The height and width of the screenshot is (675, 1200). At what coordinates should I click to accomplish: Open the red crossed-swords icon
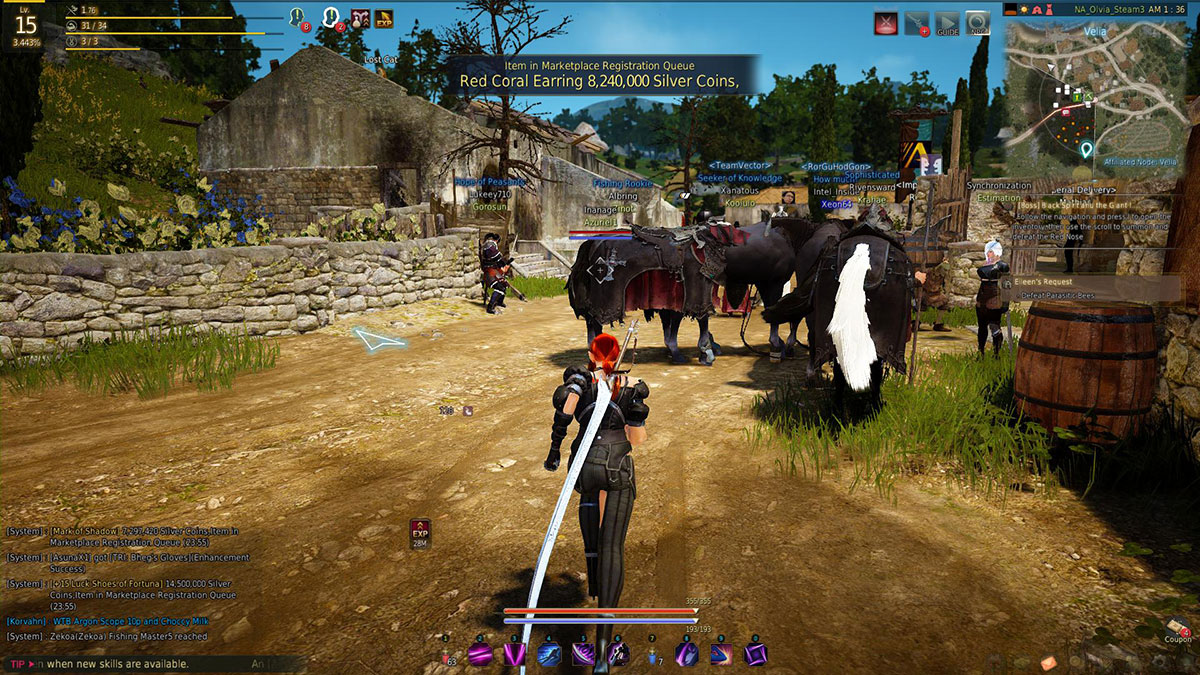(885, 23)
